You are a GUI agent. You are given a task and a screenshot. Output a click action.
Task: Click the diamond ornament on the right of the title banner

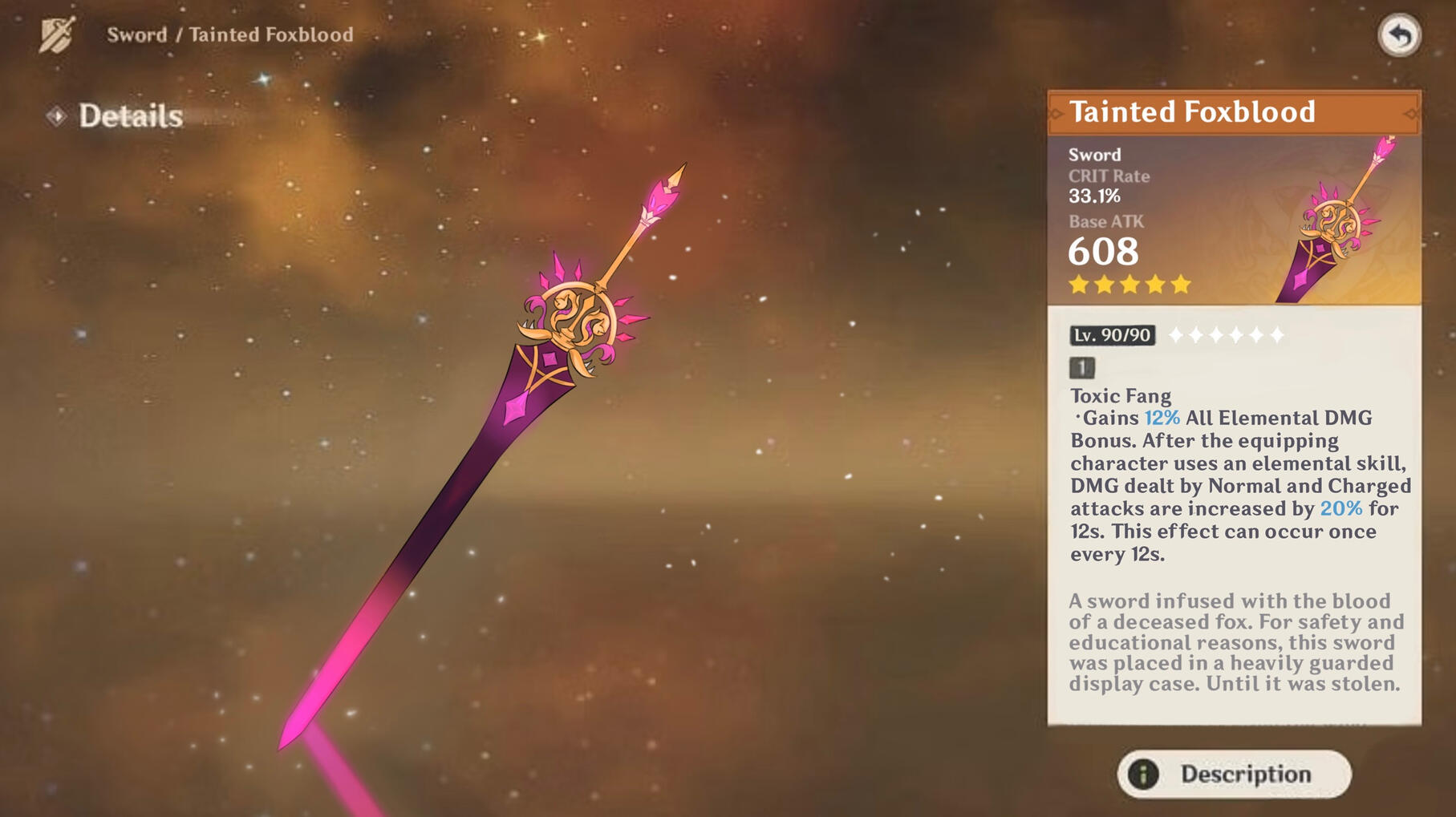click(x=1412, y=115)
